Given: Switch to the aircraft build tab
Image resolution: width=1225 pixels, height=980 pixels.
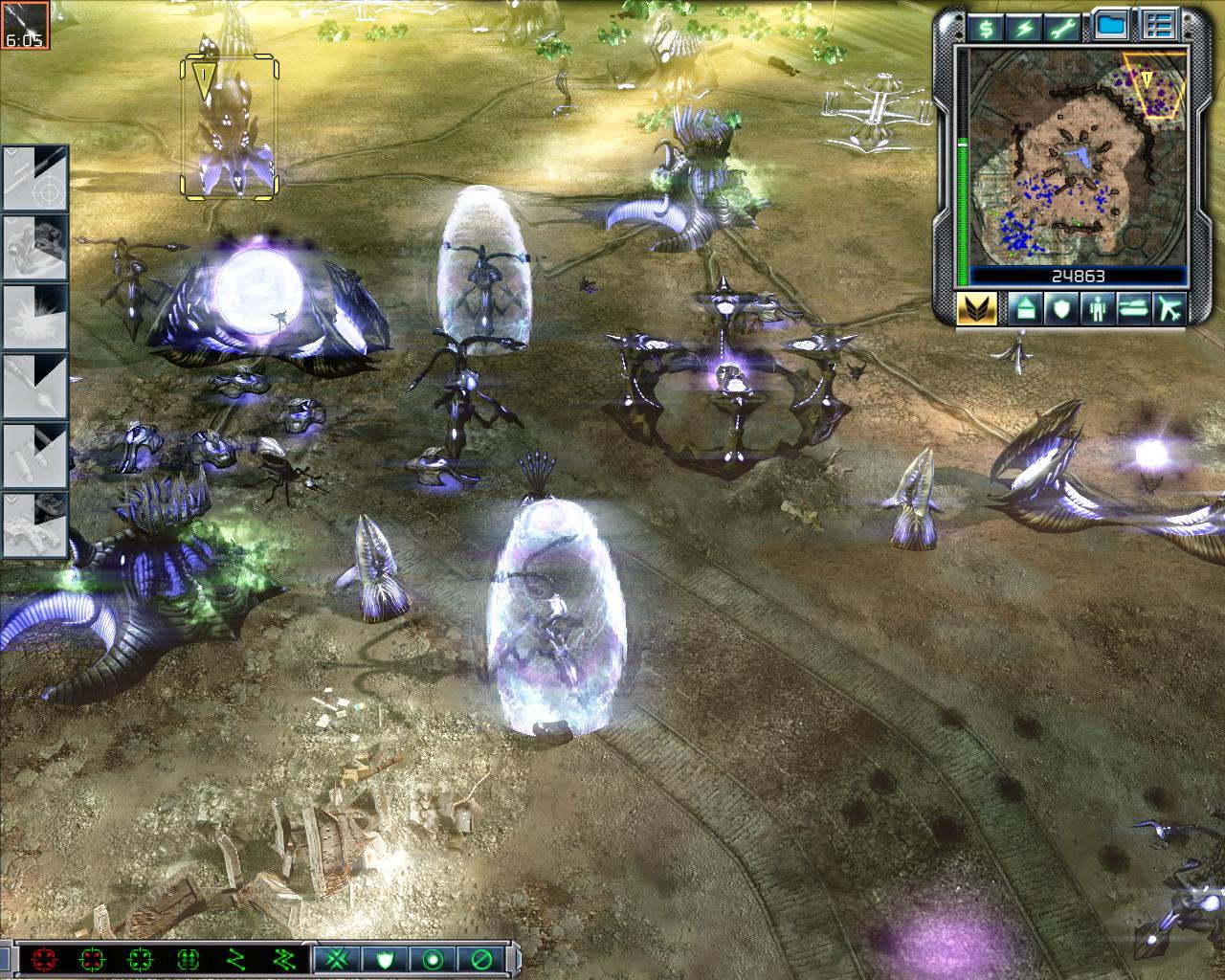Looking at the screenshot, I should (1169, 309).
